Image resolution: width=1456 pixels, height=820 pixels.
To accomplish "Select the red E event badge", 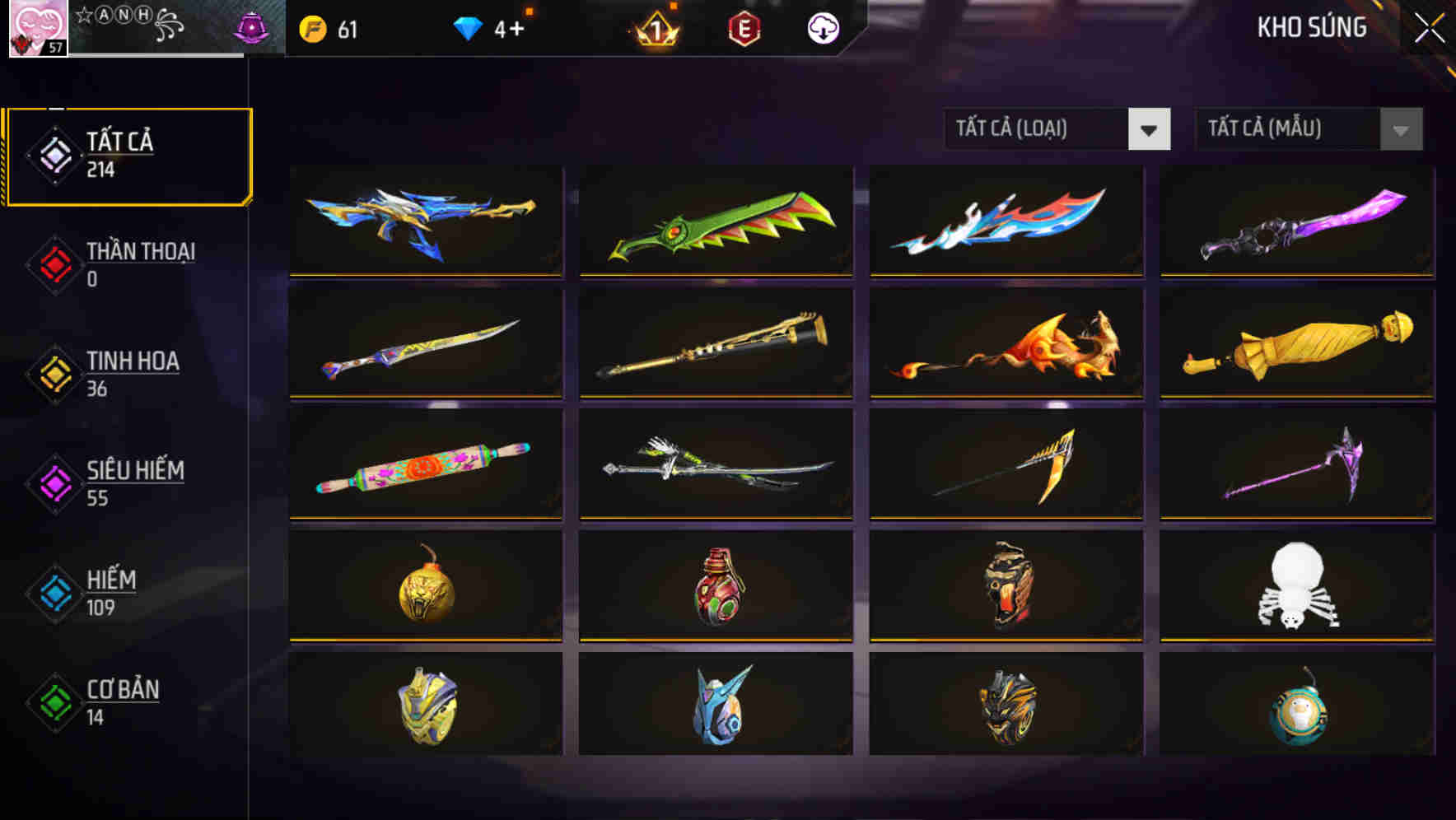I will (x=744, y=29).
